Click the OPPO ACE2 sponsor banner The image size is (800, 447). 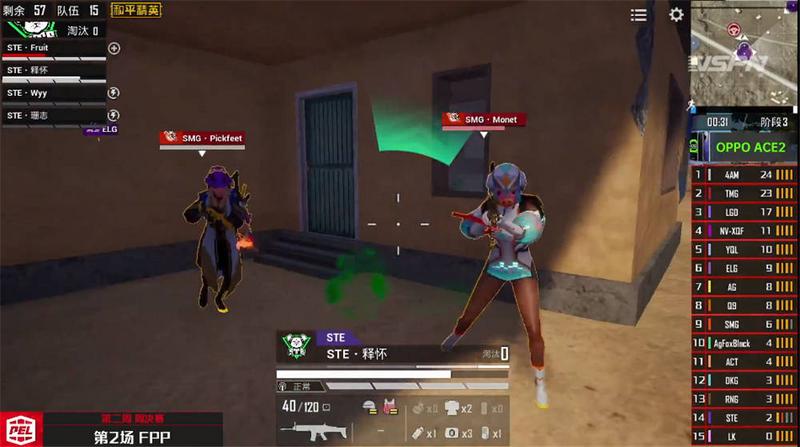750,148
